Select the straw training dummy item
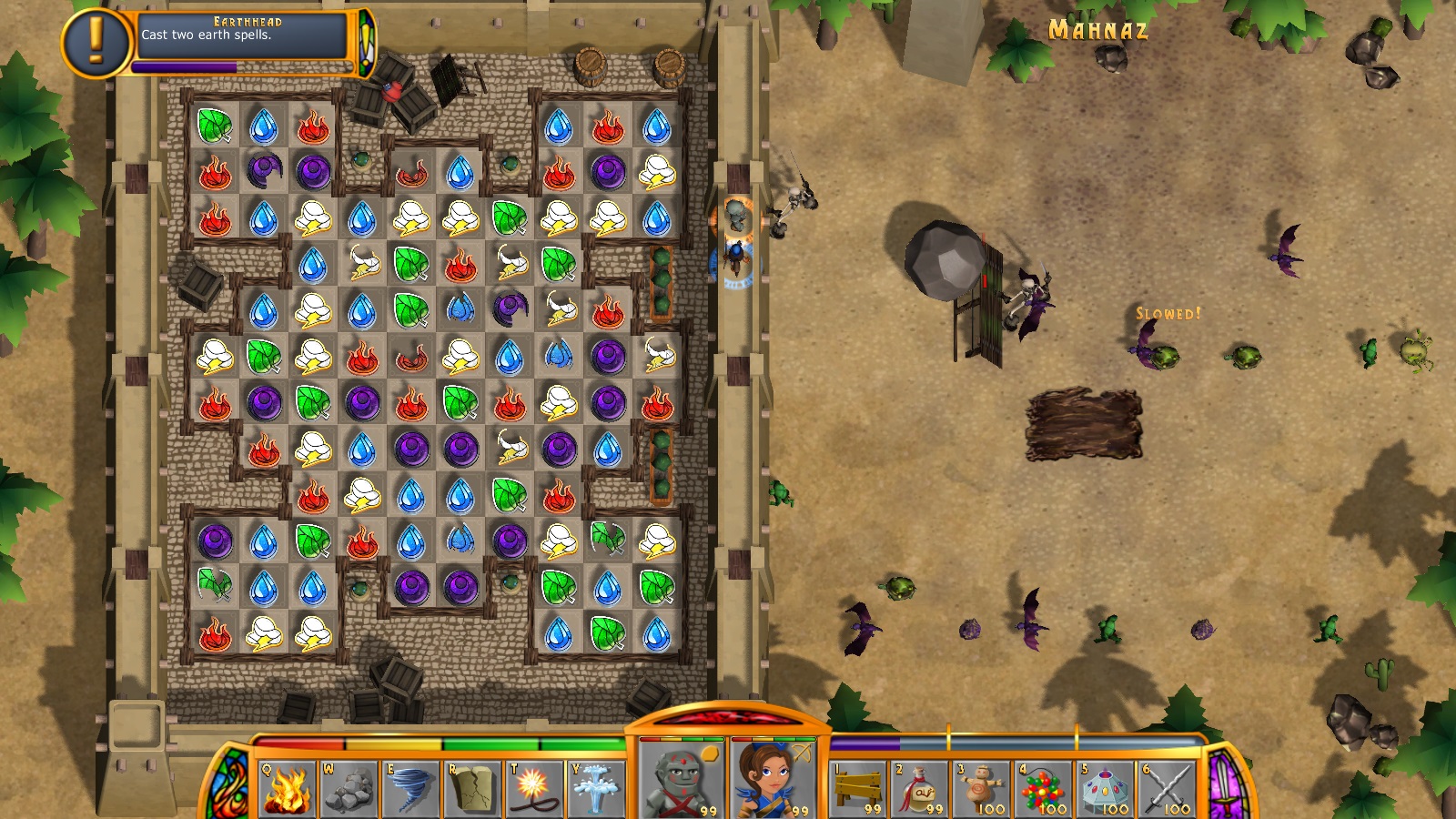Screen dimensions: 1456x819 click(983, 788)
